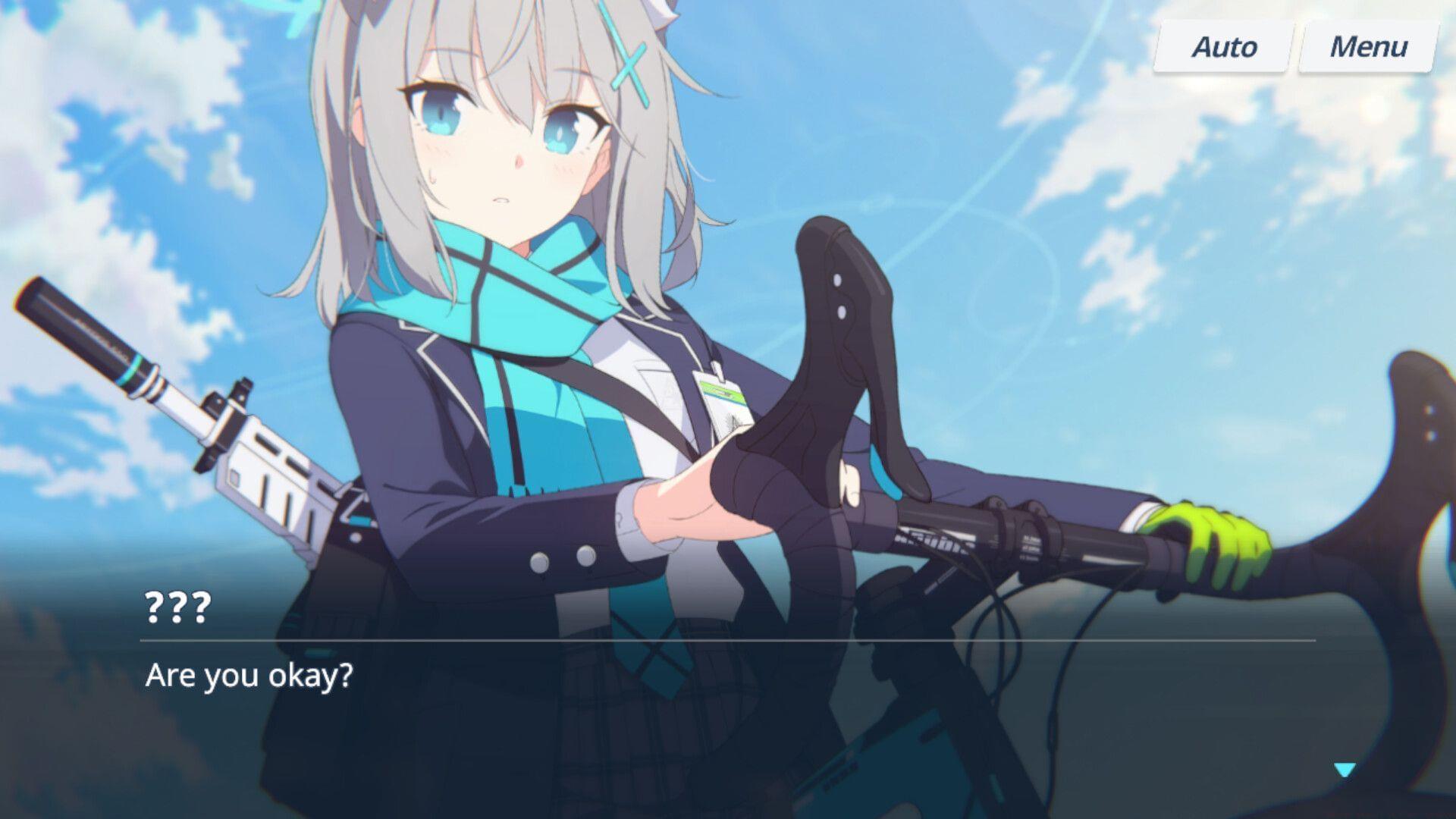
Task: Toggle Auto play mode on
Action: (1223, 47)
